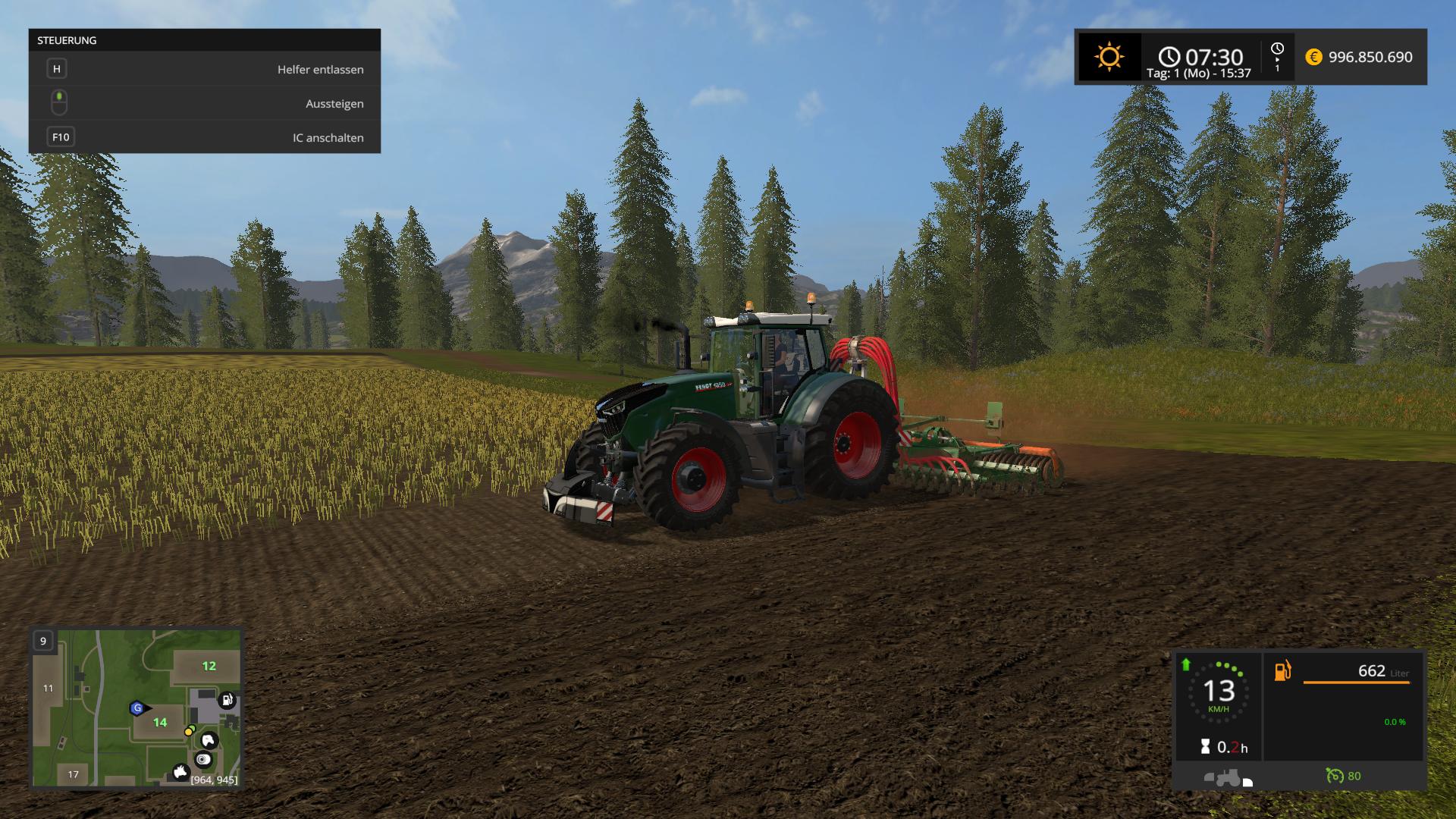Click the orange fuel pump icon
This screenshot has height=819, width=1456.
[1282, 671]
